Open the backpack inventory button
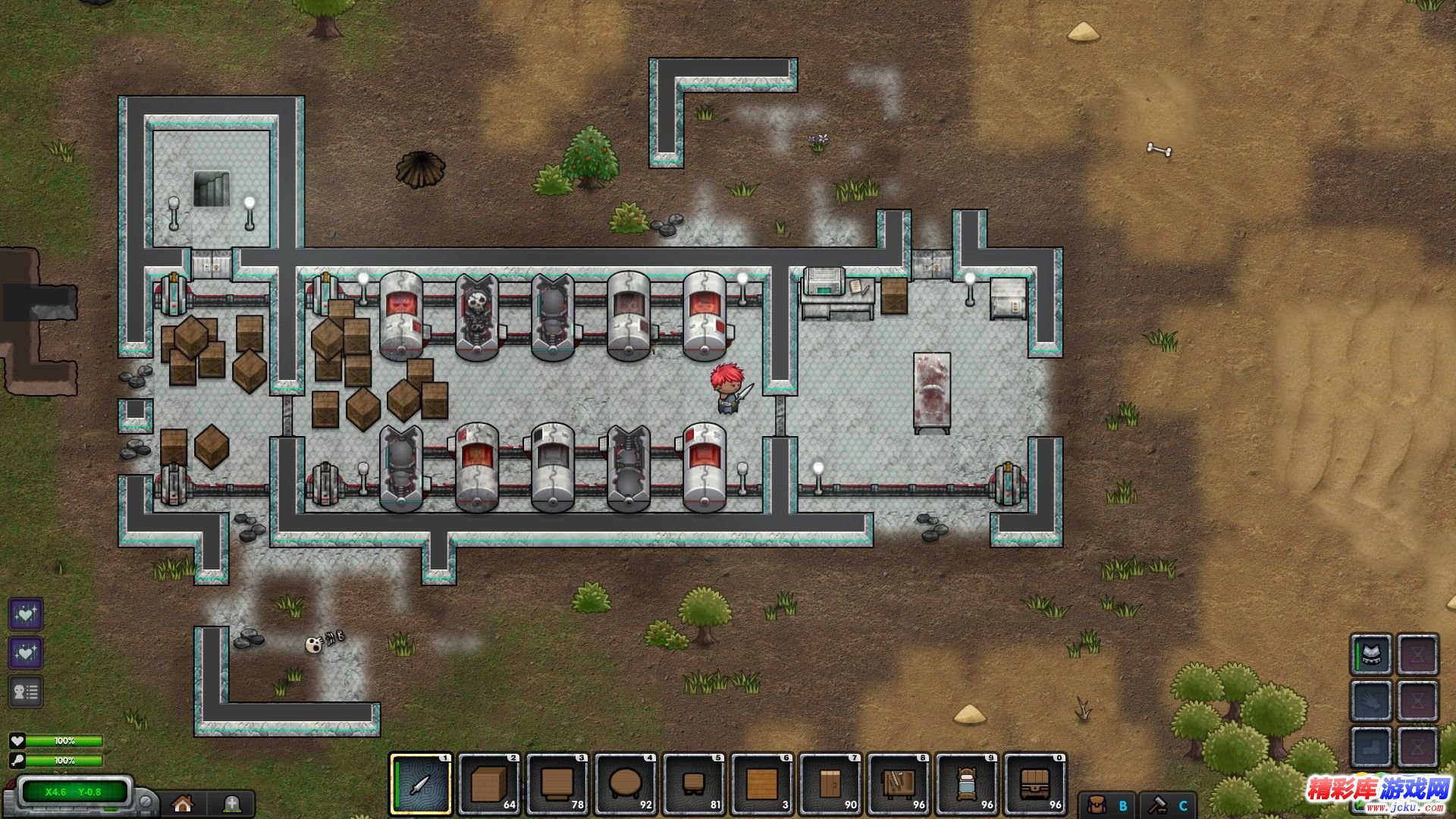Screen dimensions: 1456x819 [1097, 805]
